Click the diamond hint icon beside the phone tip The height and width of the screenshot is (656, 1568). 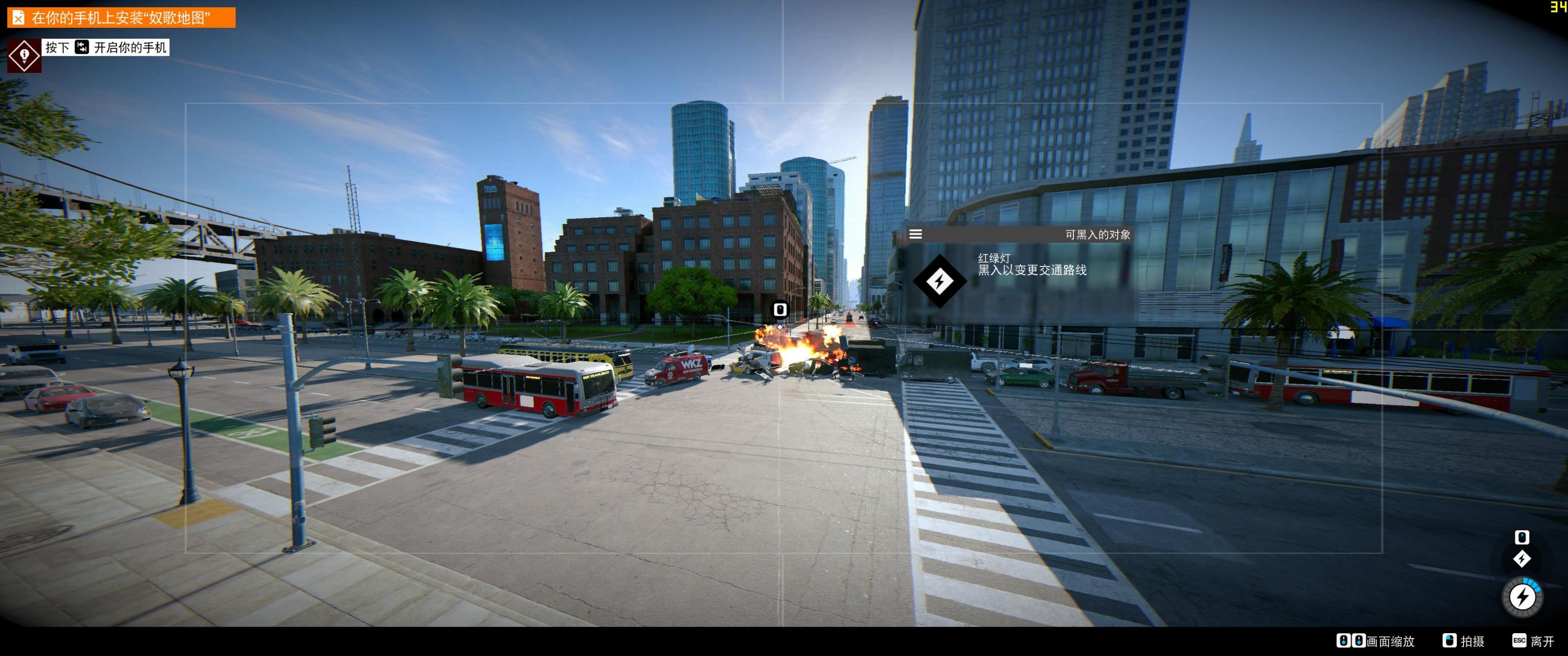(x=24, y=55)
